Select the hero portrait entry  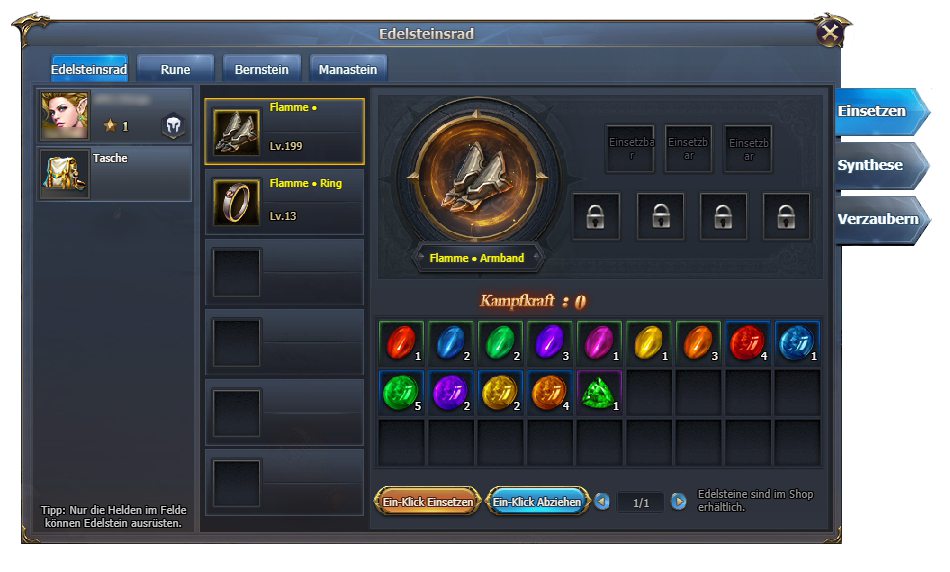coord(114,115)
